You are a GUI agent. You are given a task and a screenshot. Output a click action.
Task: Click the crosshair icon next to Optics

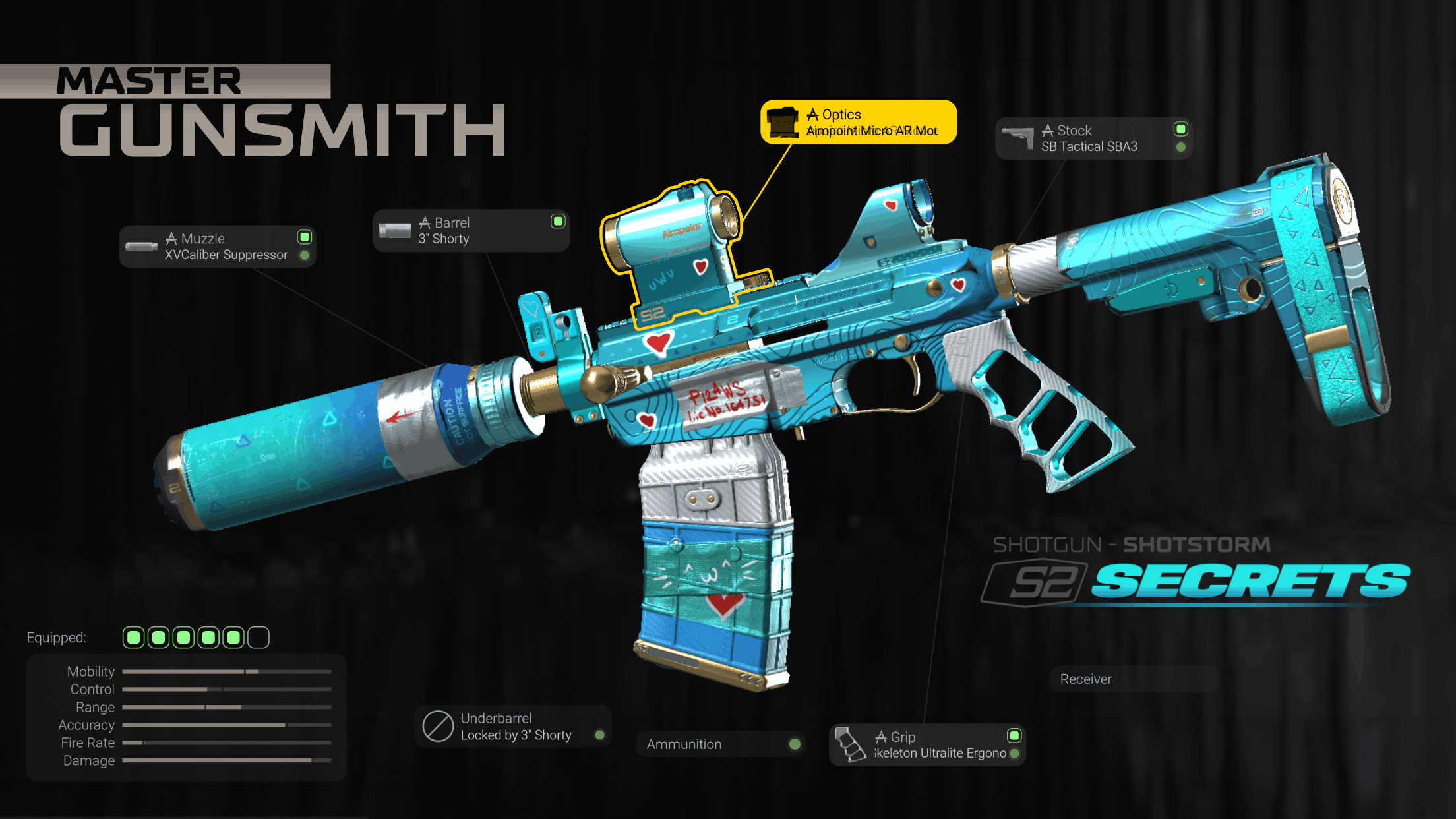(x=813, y=113)
